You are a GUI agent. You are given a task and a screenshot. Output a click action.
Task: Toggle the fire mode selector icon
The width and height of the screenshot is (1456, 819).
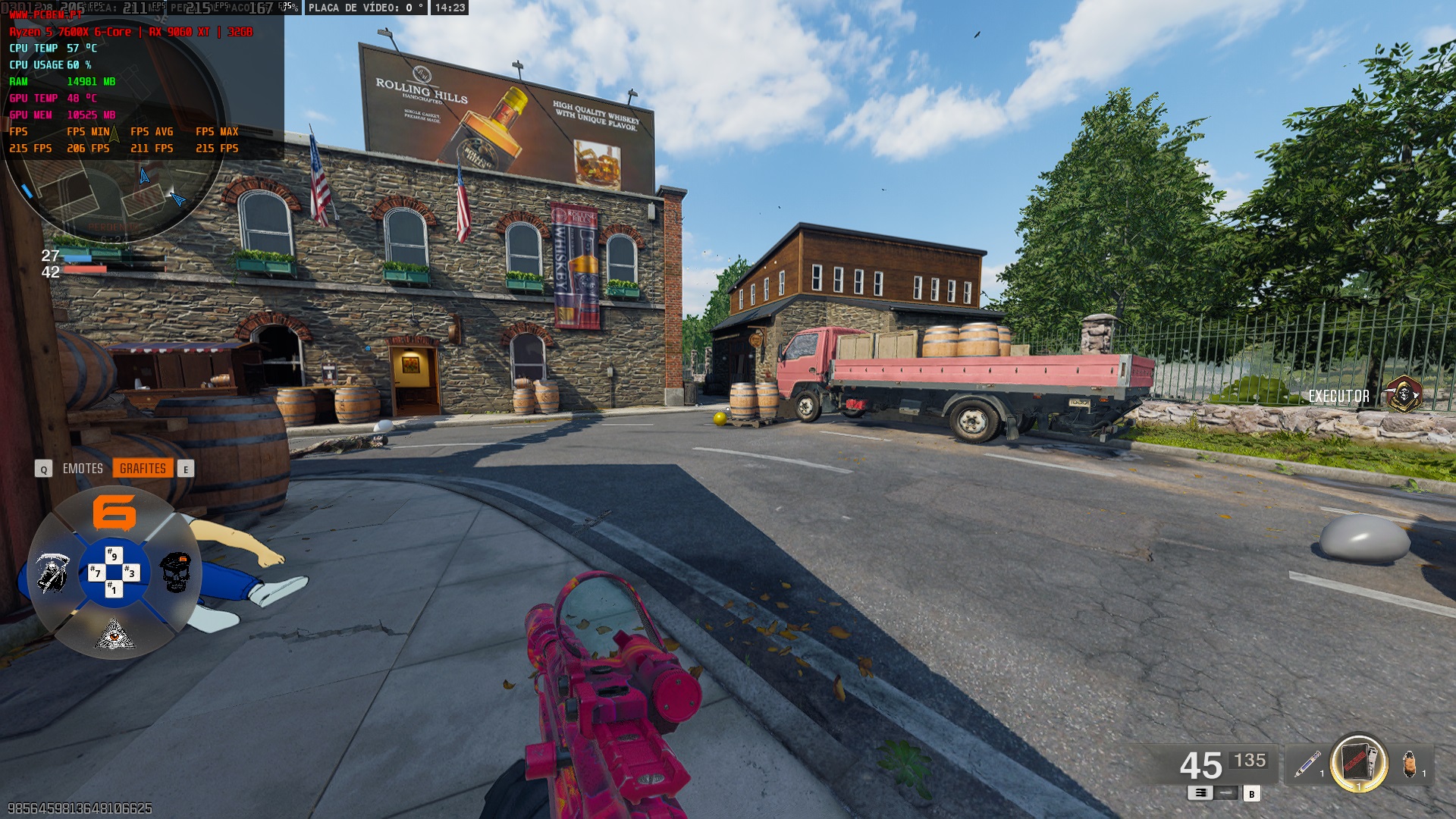(1200, 793)
